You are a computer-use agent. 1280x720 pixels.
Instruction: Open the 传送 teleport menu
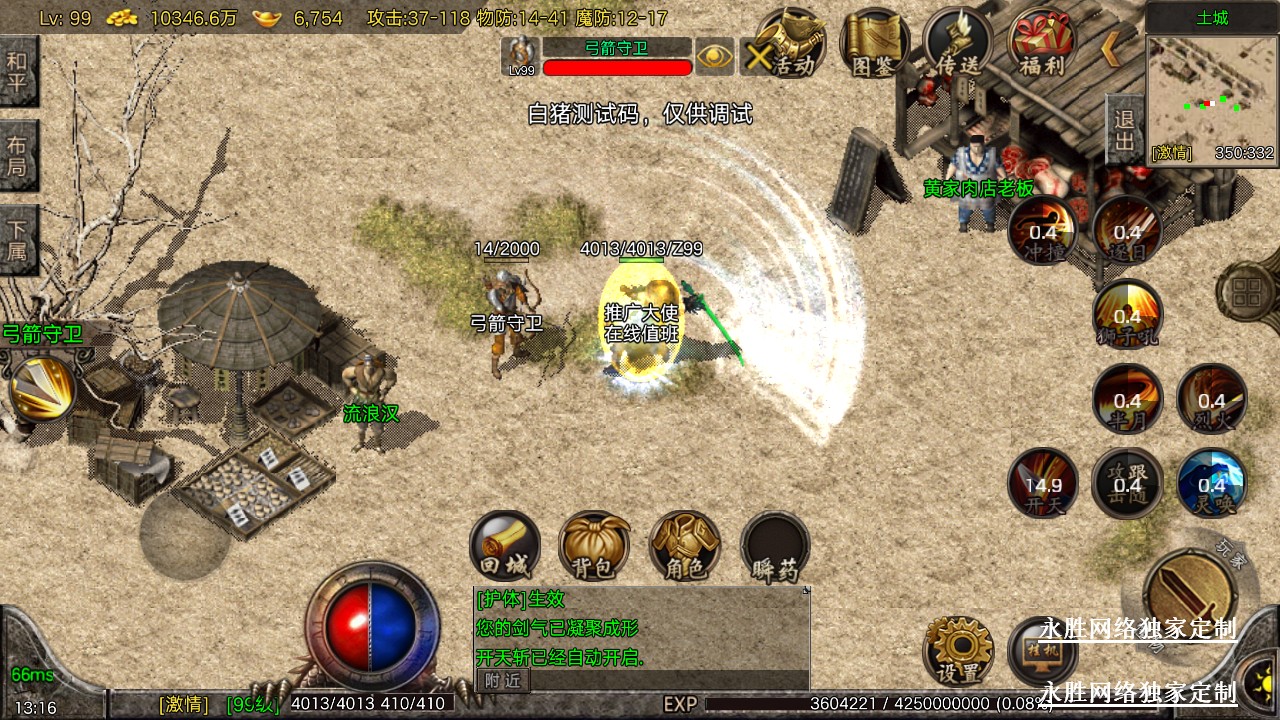(957, 44)
